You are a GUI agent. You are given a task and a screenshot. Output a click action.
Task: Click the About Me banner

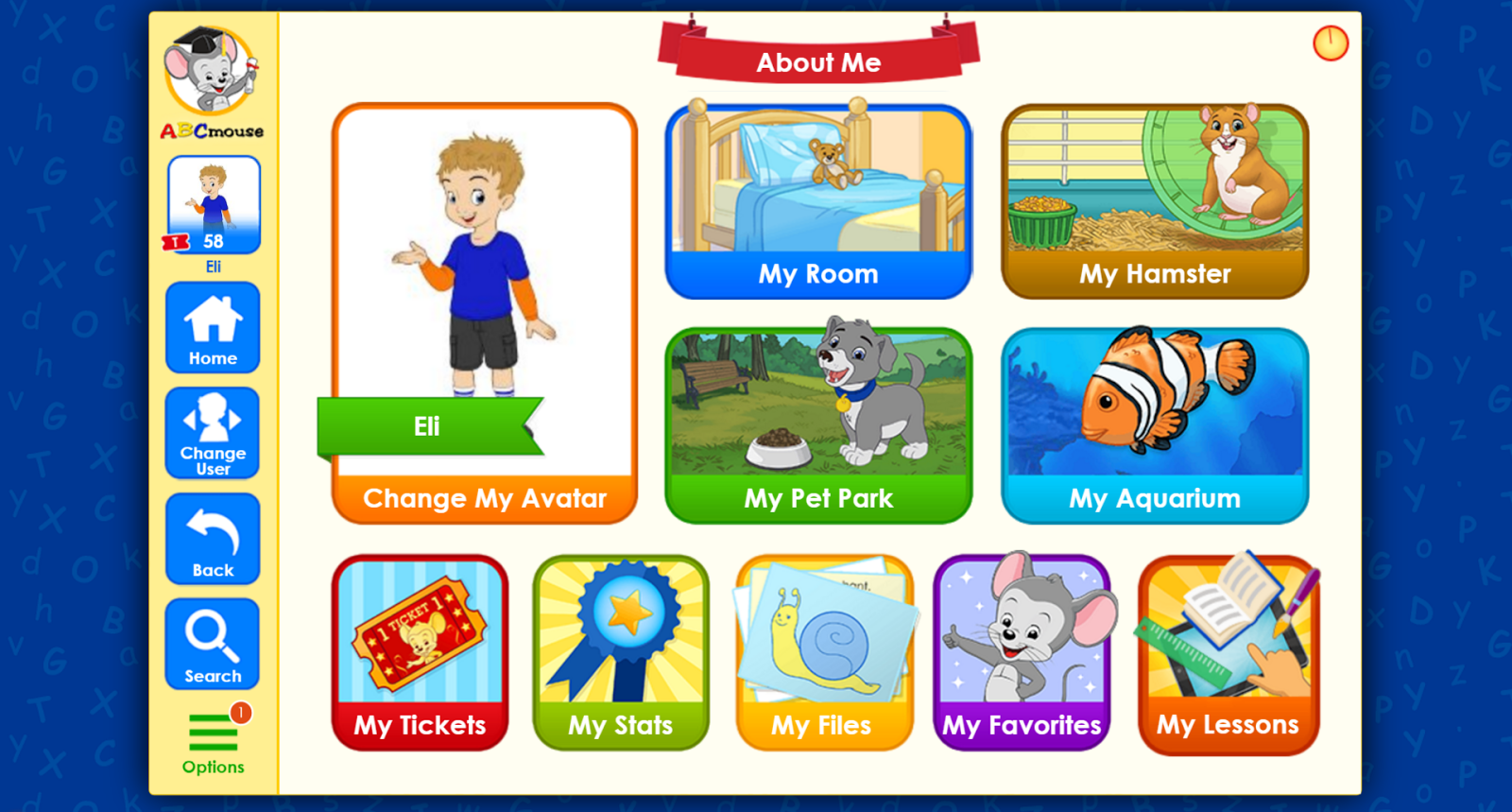(817, 62)
